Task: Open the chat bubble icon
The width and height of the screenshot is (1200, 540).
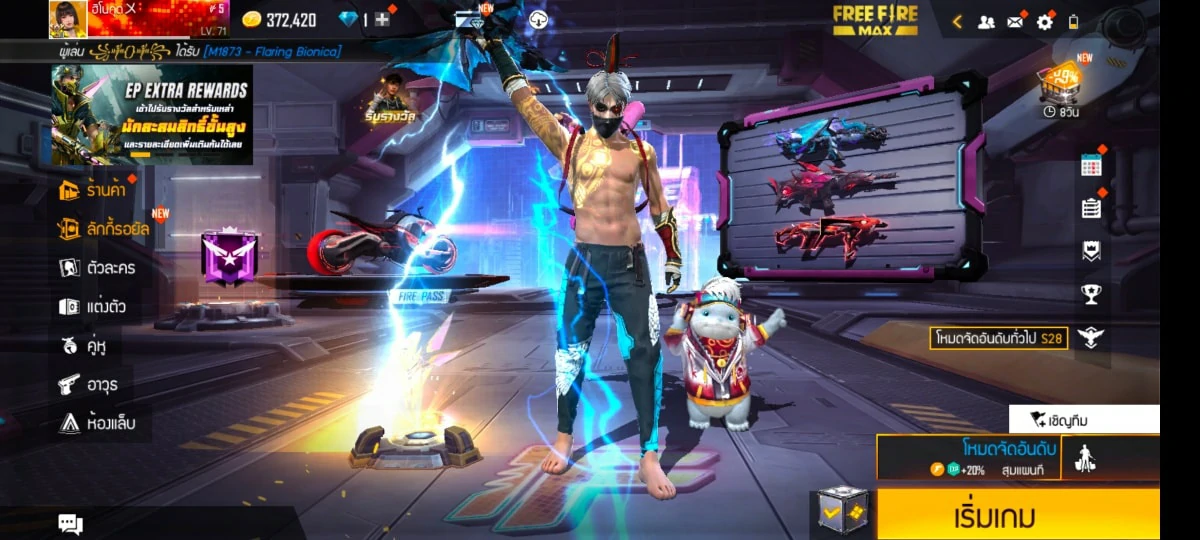Action: point(70,523)
